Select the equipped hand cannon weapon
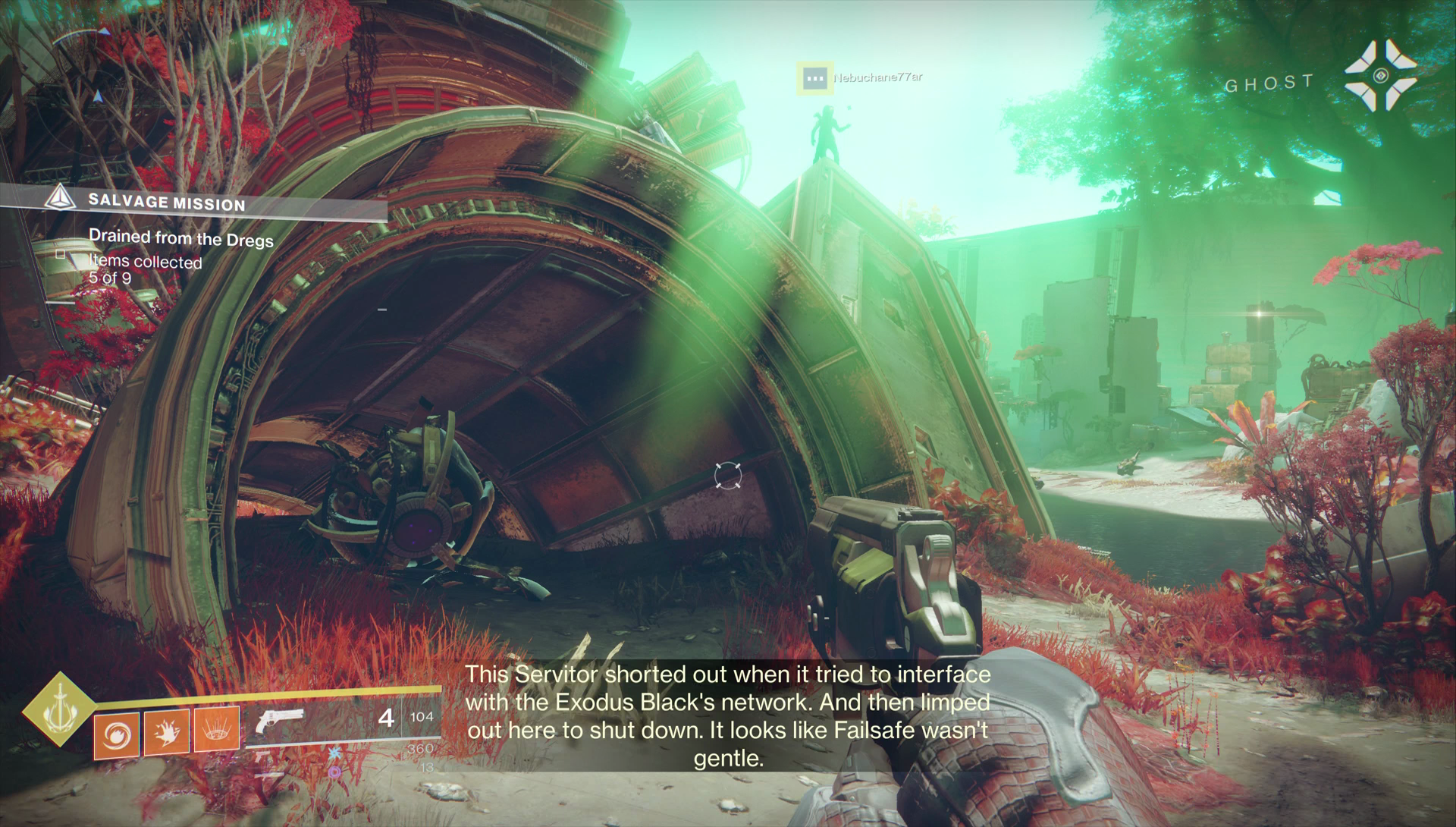The height and width of the screenshot is (827, 1456). click(280, 722)
